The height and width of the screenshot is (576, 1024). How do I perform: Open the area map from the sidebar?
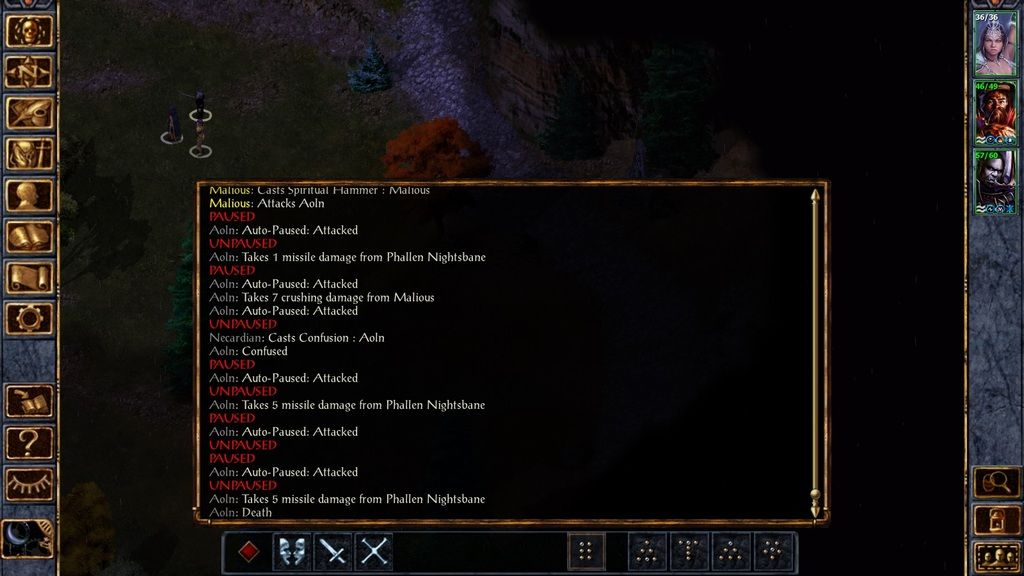coord(29,72)
